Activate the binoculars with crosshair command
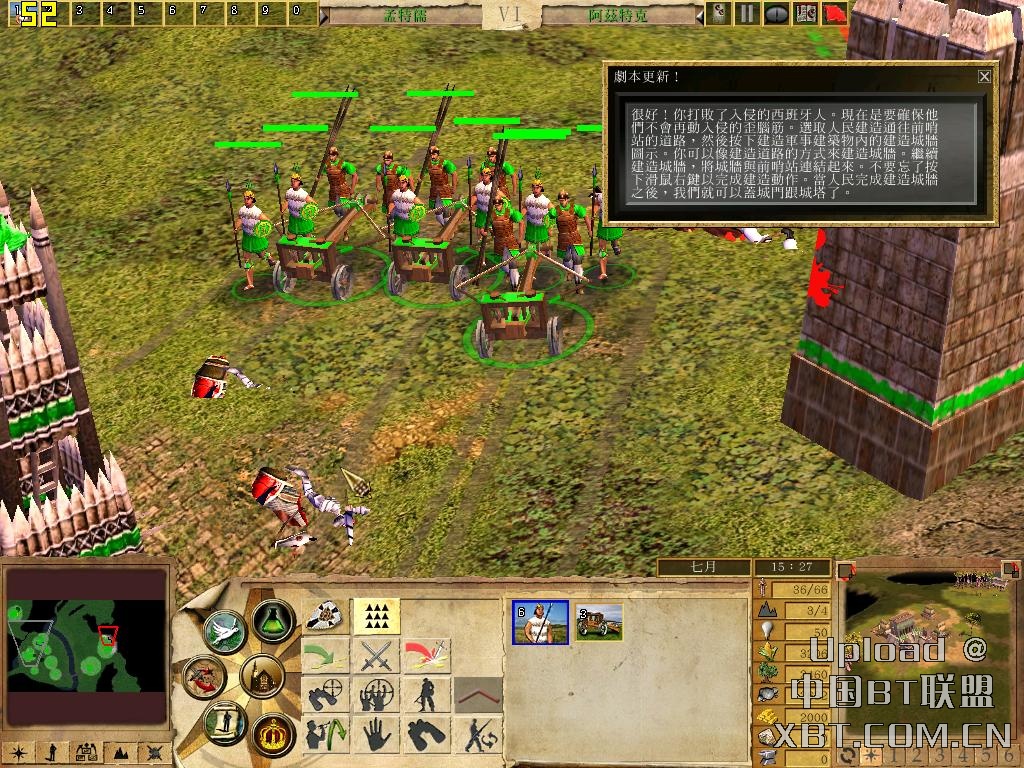 pyautogui.click(x=325, y=696)
